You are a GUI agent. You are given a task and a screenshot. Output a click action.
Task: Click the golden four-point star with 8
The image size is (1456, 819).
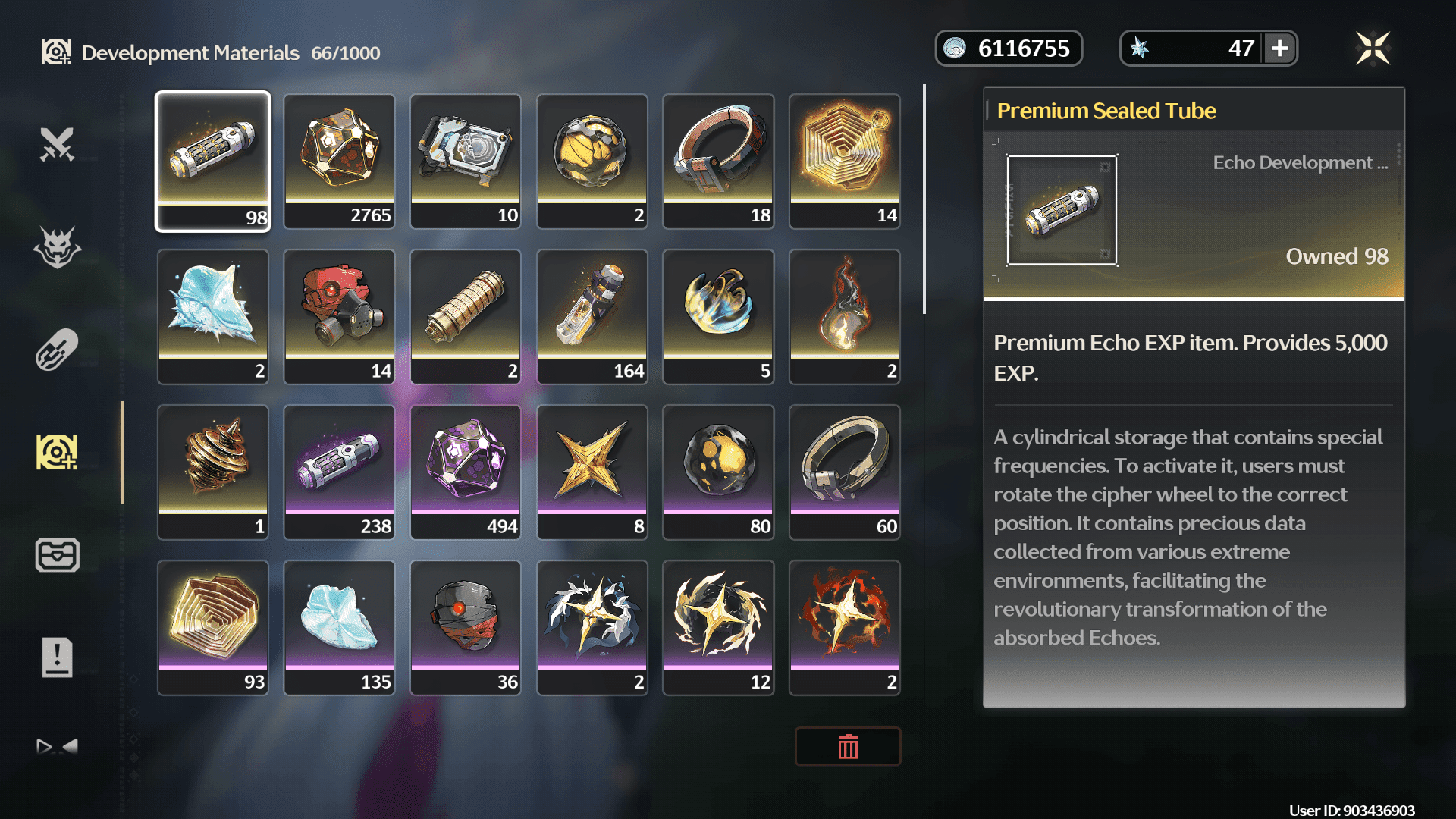(x=592, y=472)
